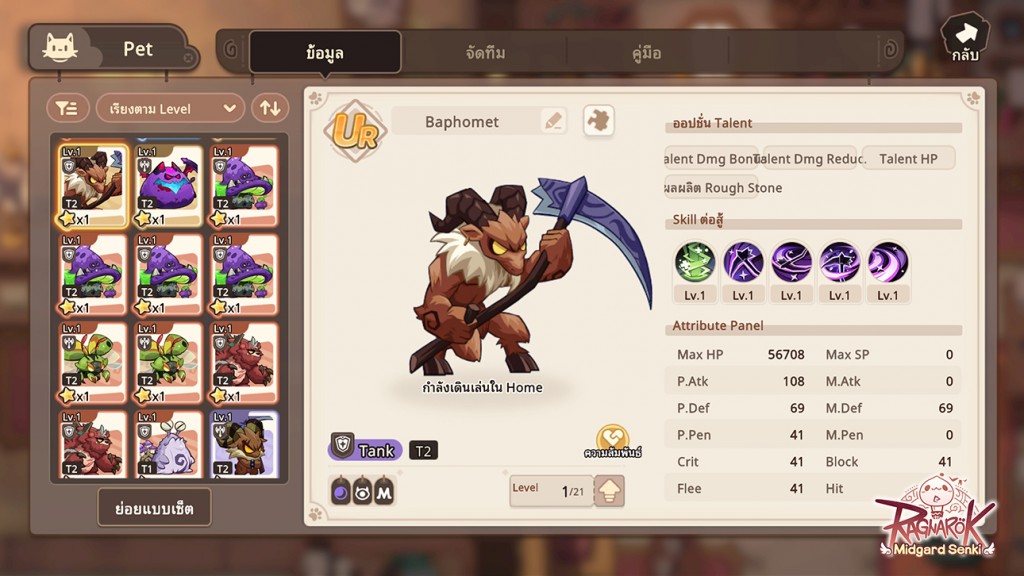Toggle the sort order arrows button
The width and height of the screenshot is (1024, 576).
269,108
